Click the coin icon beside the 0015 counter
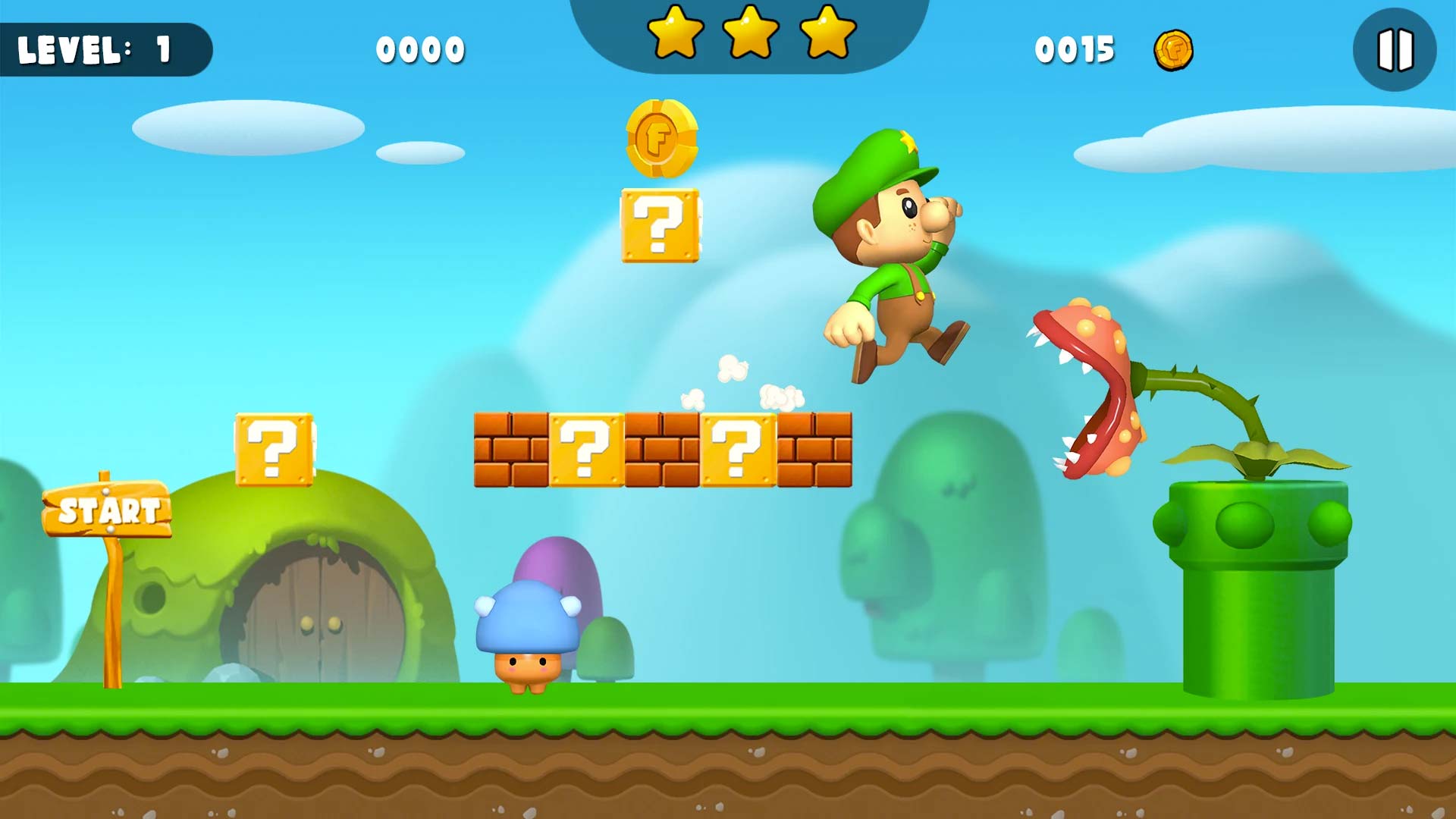1456x819 pixels. click(x=1176, y=50)
